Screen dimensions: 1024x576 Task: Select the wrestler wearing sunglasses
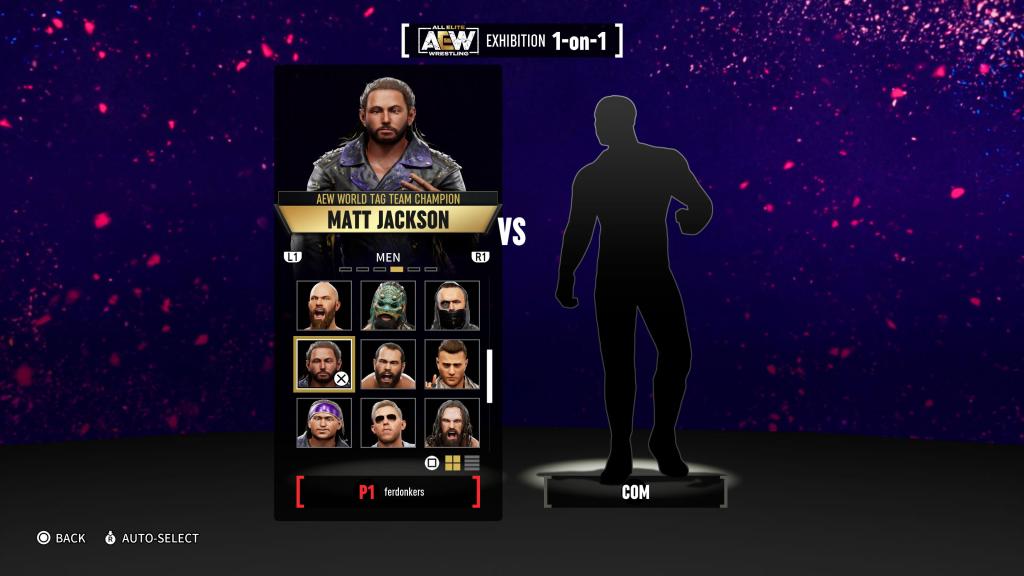[387, 423]
